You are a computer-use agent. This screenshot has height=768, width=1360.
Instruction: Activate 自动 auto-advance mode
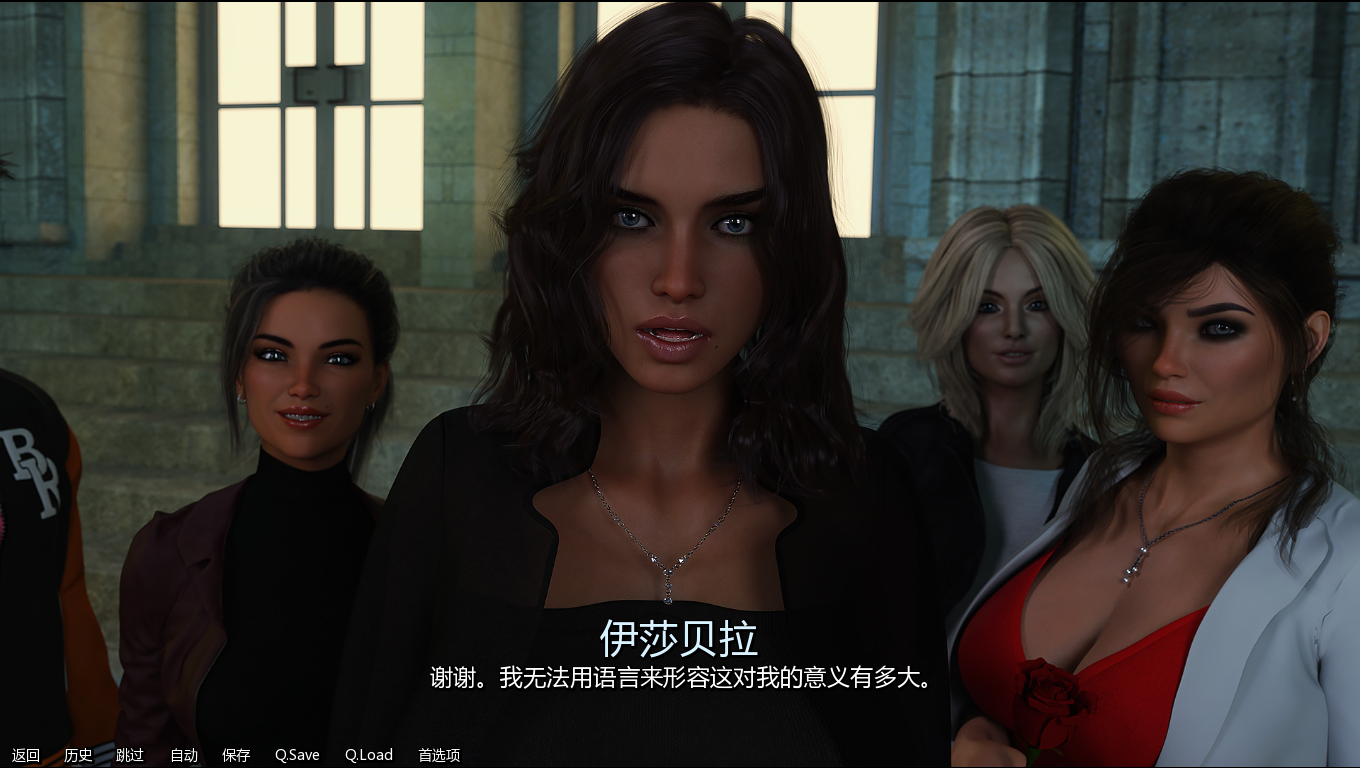pyautogui.click(x=182, y=755)
